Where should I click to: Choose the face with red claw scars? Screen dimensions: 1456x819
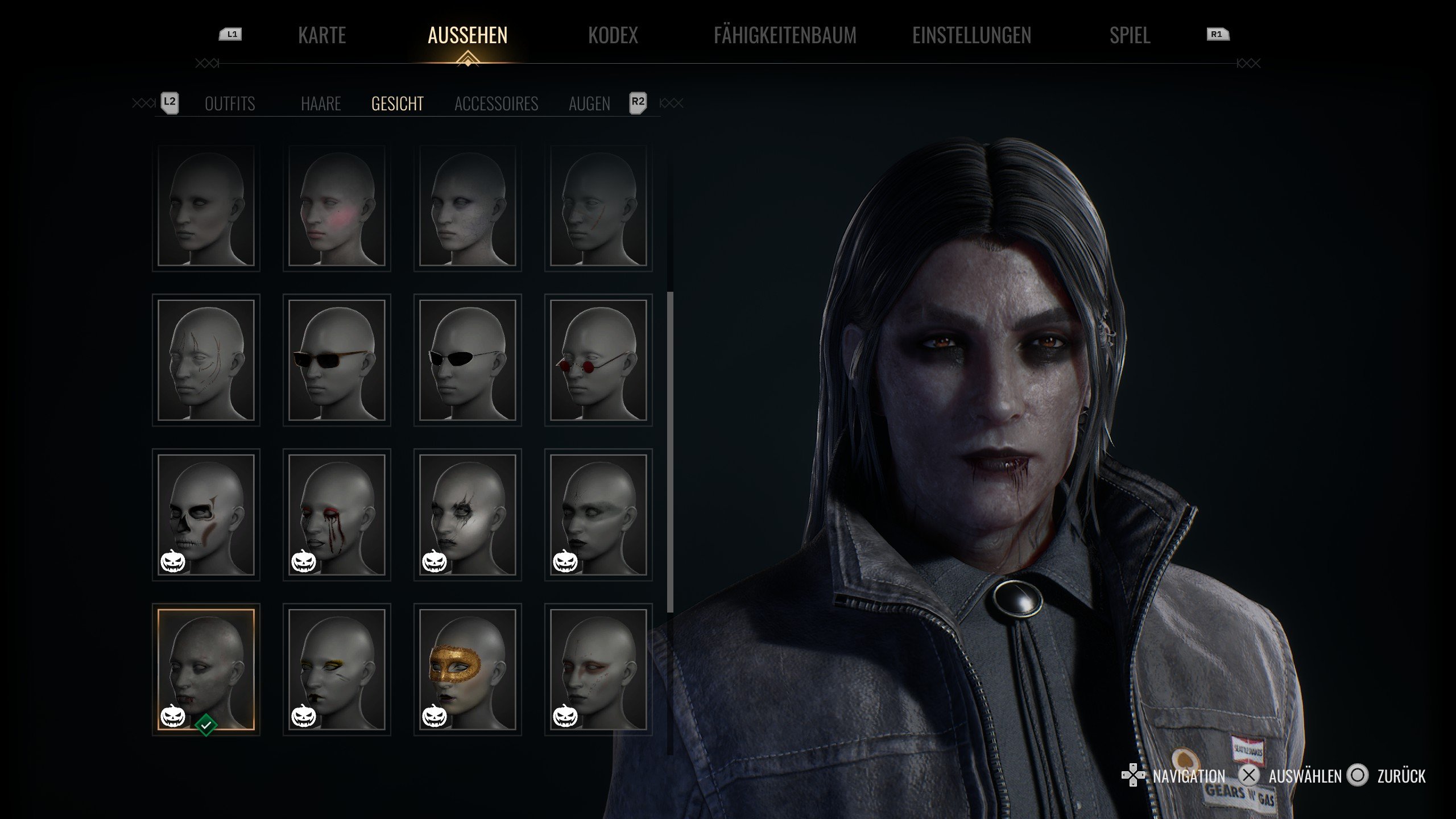pyautogui.click(x=206, y=360)
